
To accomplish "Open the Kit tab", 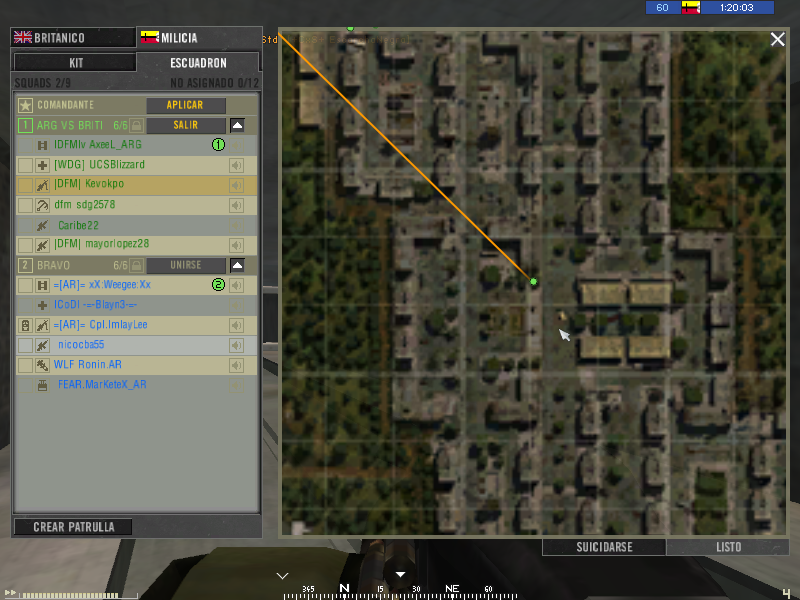I will click(75, 62).
